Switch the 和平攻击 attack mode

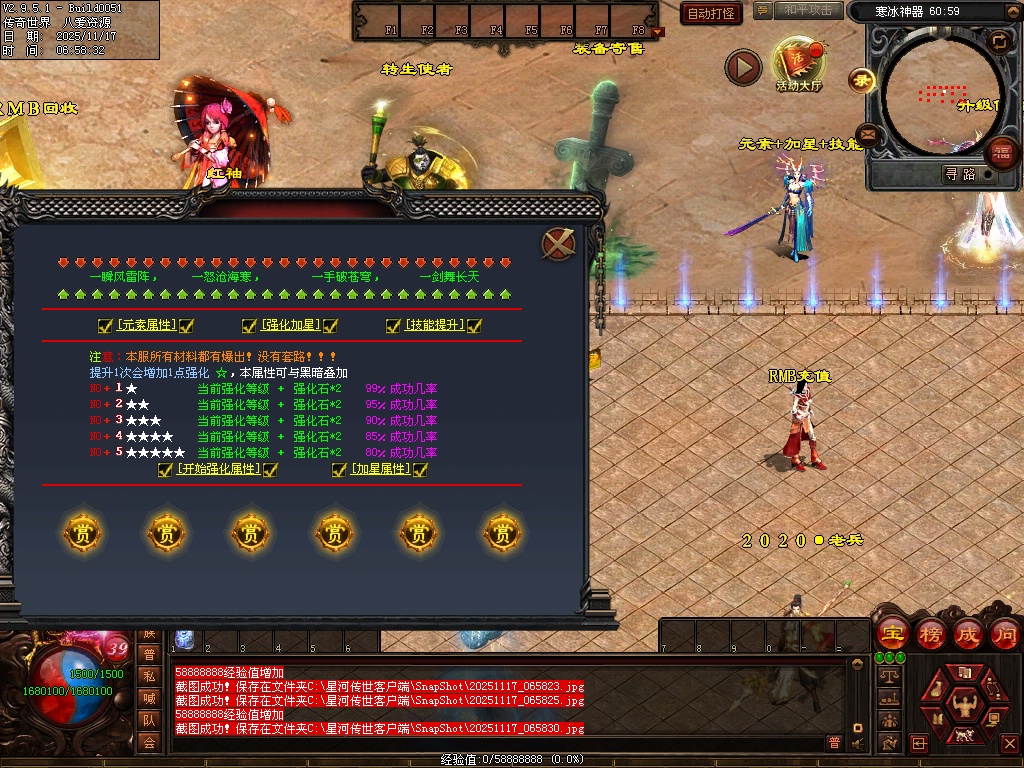808,11
